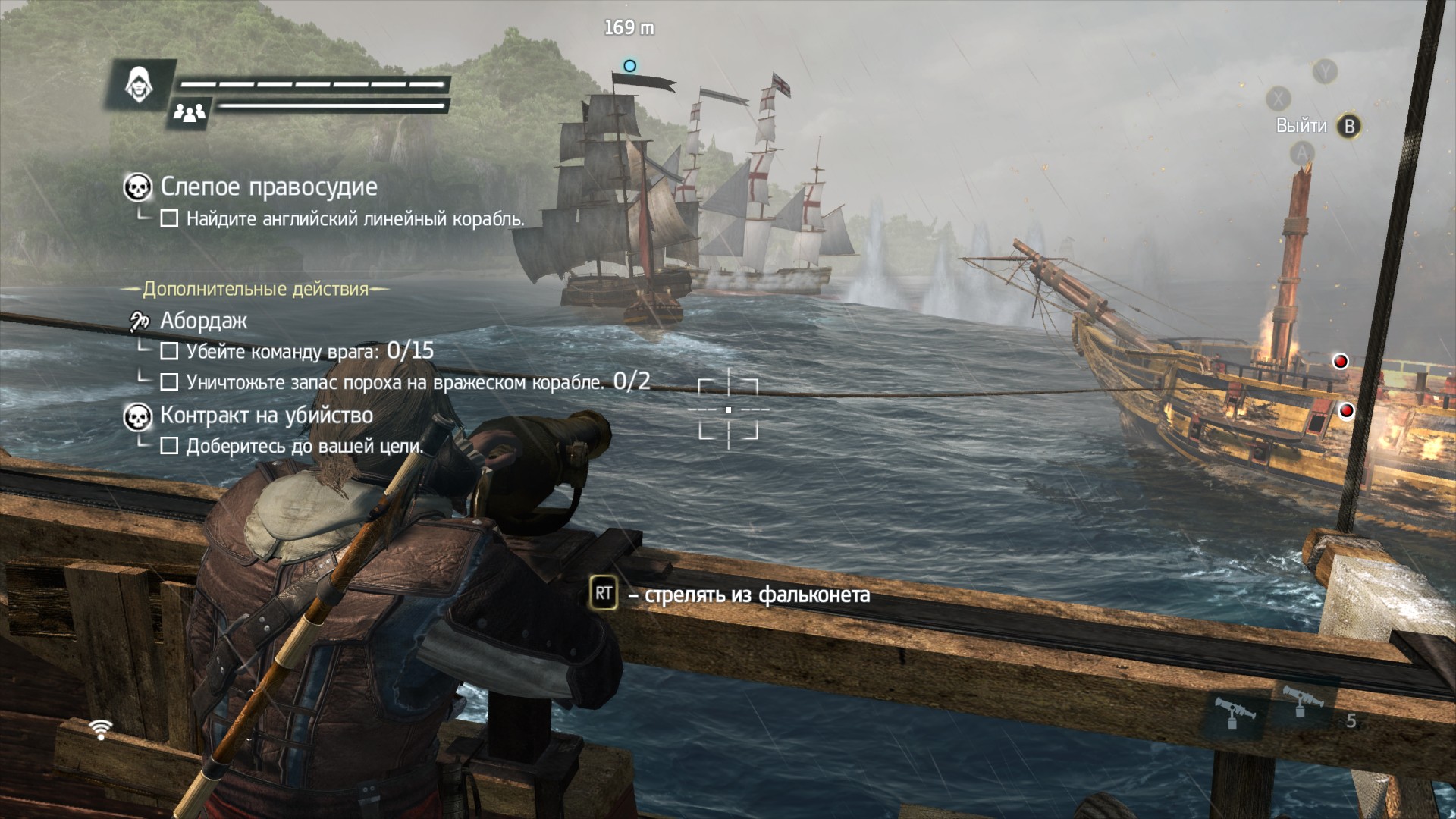Image resolution: width=1456 pixels, height=819 pixels.
Task: Click the wireless signal icon
Action: 100,730
